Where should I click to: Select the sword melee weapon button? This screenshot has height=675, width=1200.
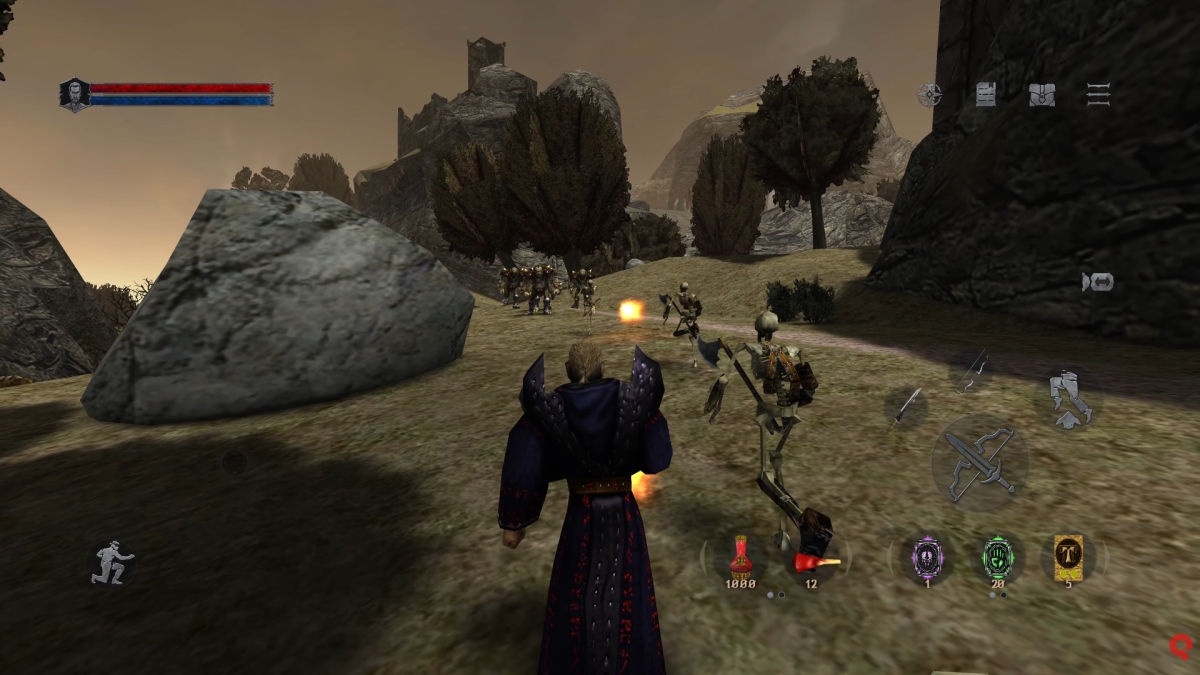pyautogui.click(x=907, y=407)
